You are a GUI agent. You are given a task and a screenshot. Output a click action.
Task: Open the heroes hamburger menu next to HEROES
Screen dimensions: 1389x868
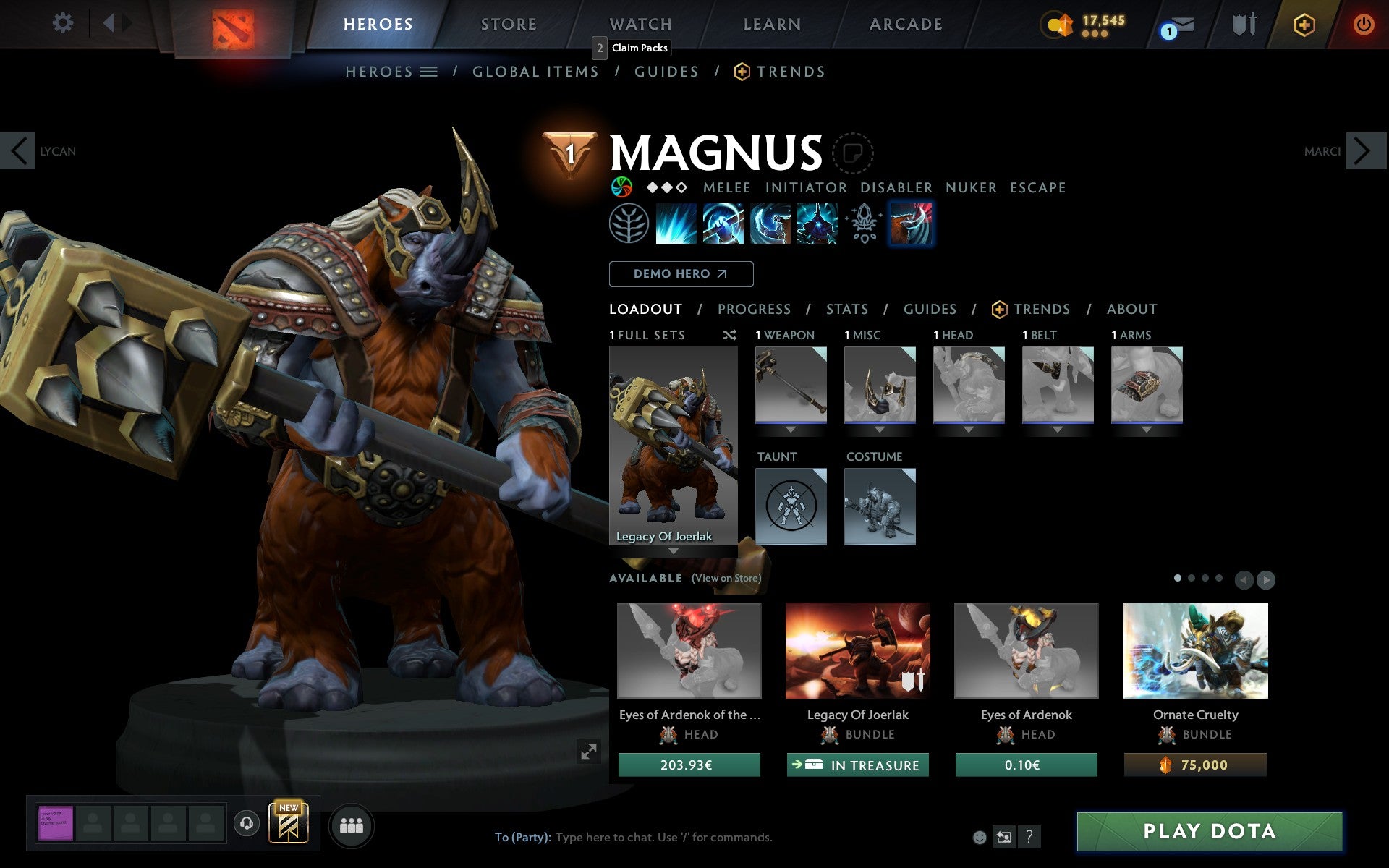pyautogui.click(x=428, y=71)
